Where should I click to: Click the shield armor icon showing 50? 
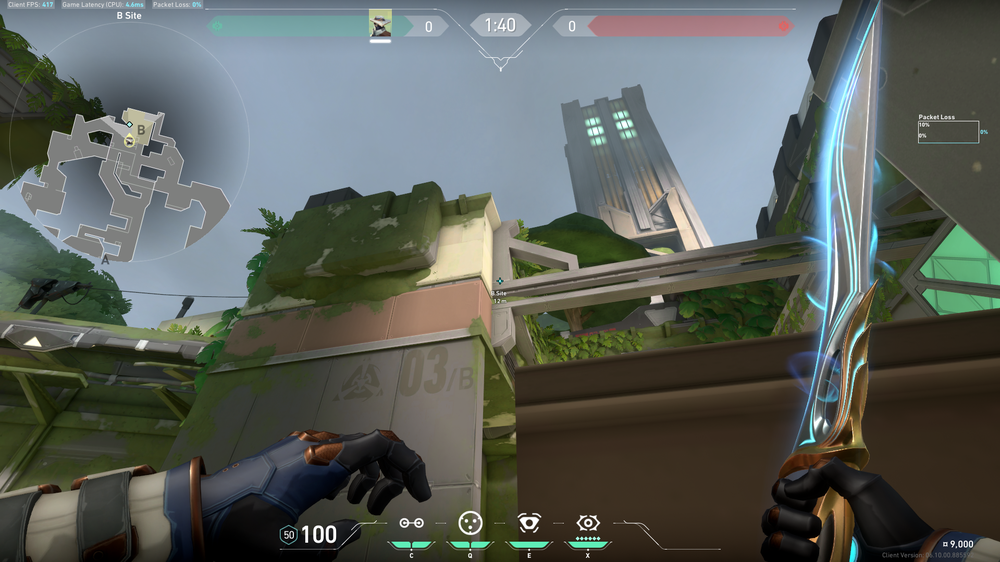coord(289,535)
